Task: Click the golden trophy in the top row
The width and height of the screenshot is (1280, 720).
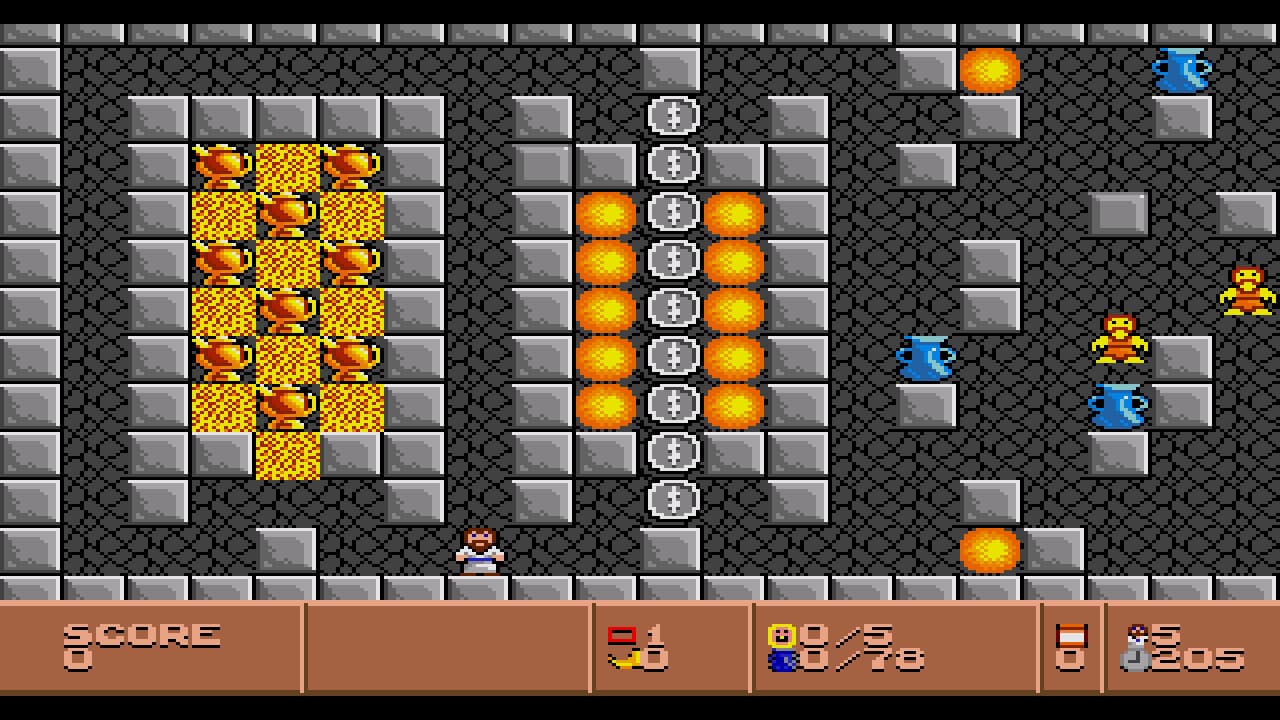Action: [222, 165]
